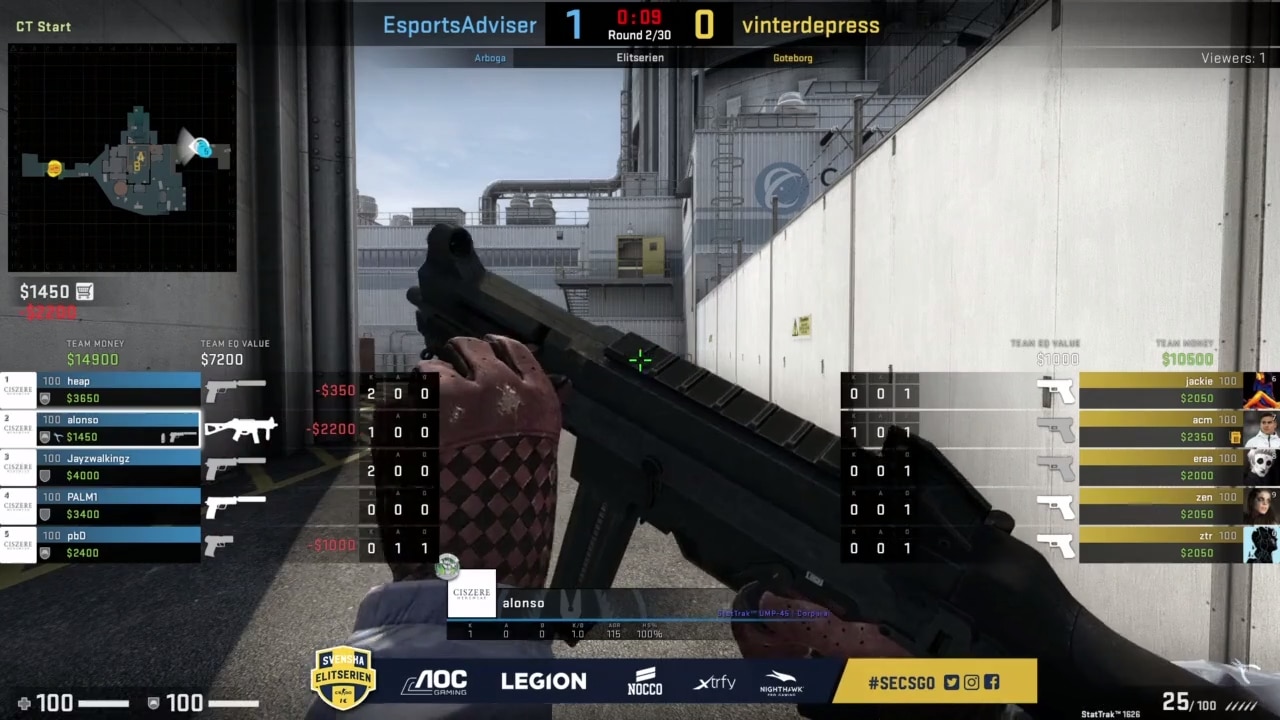The height and width of the screenshot is (720, 1280).
Task: Select the vinterdepress team name header
Action: [810, 24]
